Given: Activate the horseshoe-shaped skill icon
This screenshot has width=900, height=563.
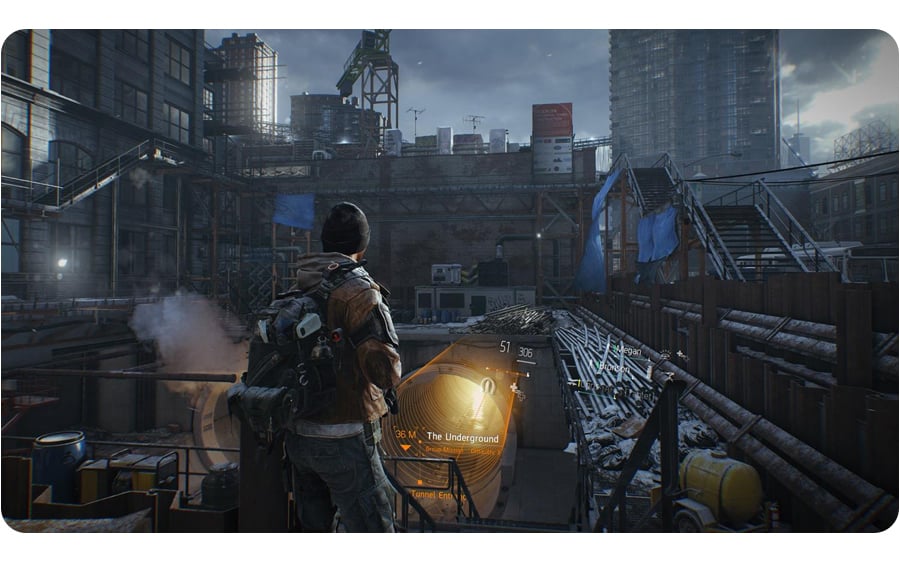Looking at the screenshot, I should click(488, 384).
